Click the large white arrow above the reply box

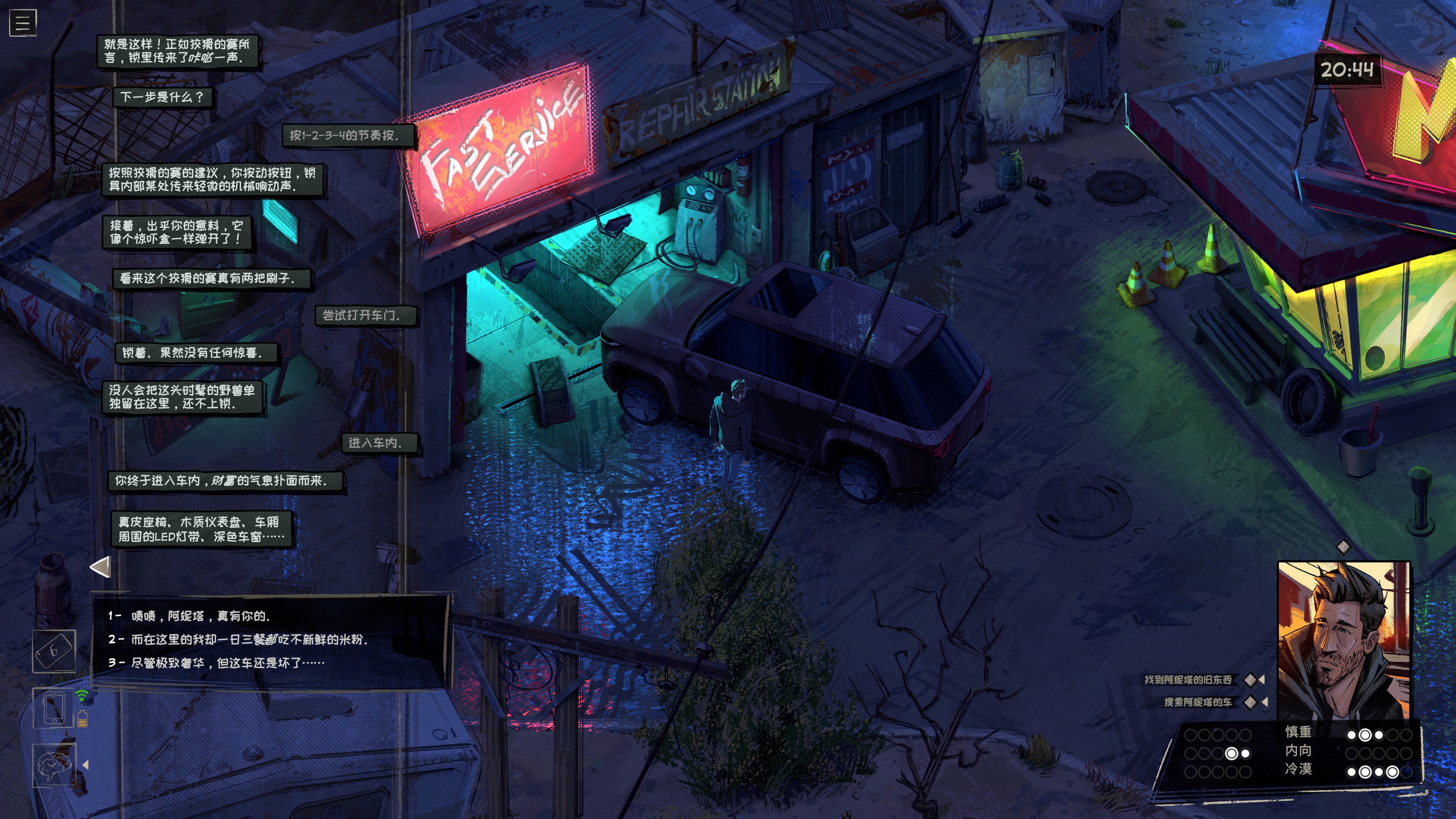[100, 567]
